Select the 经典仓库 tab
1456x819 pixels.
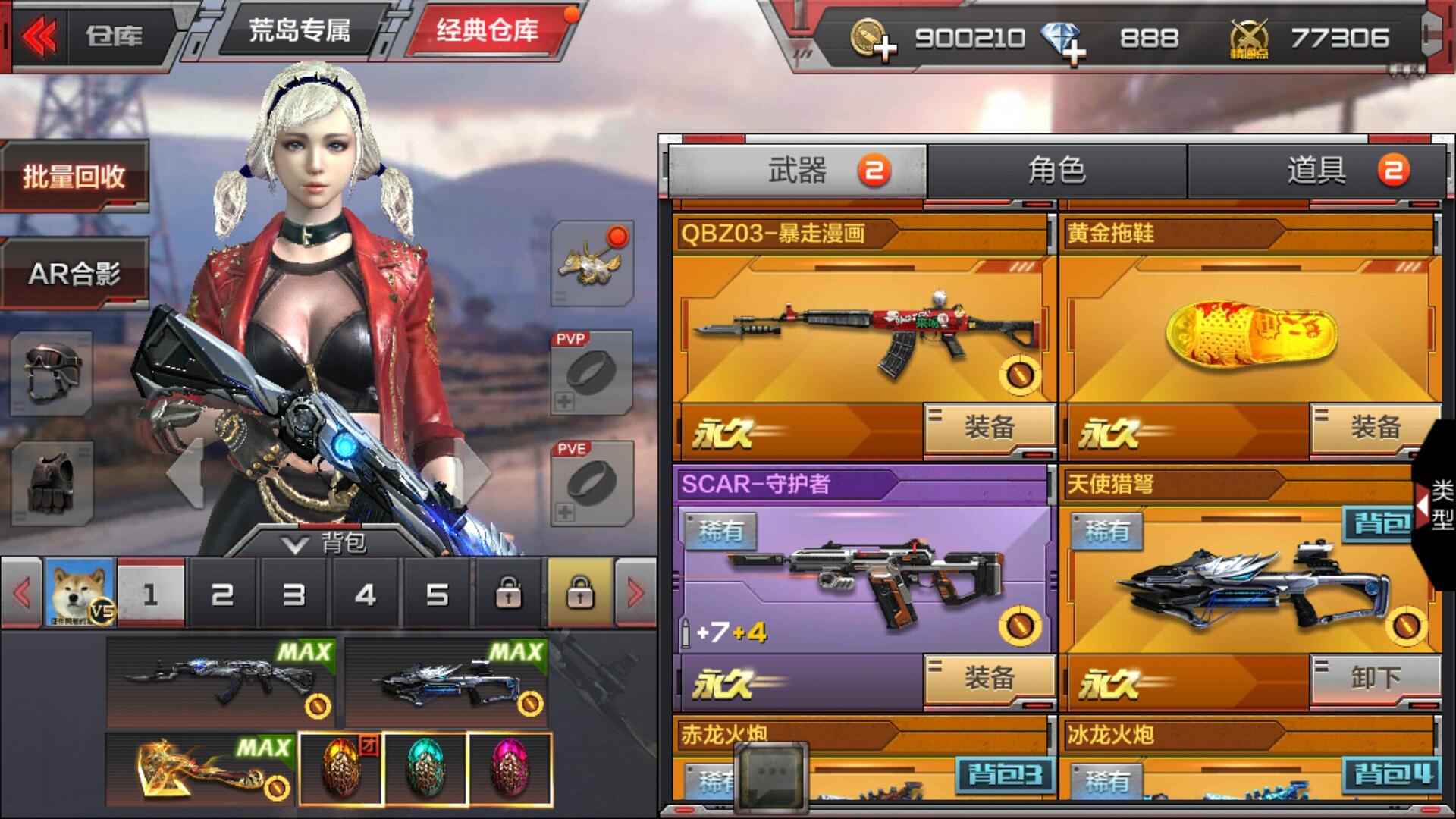tap(487, 32)
